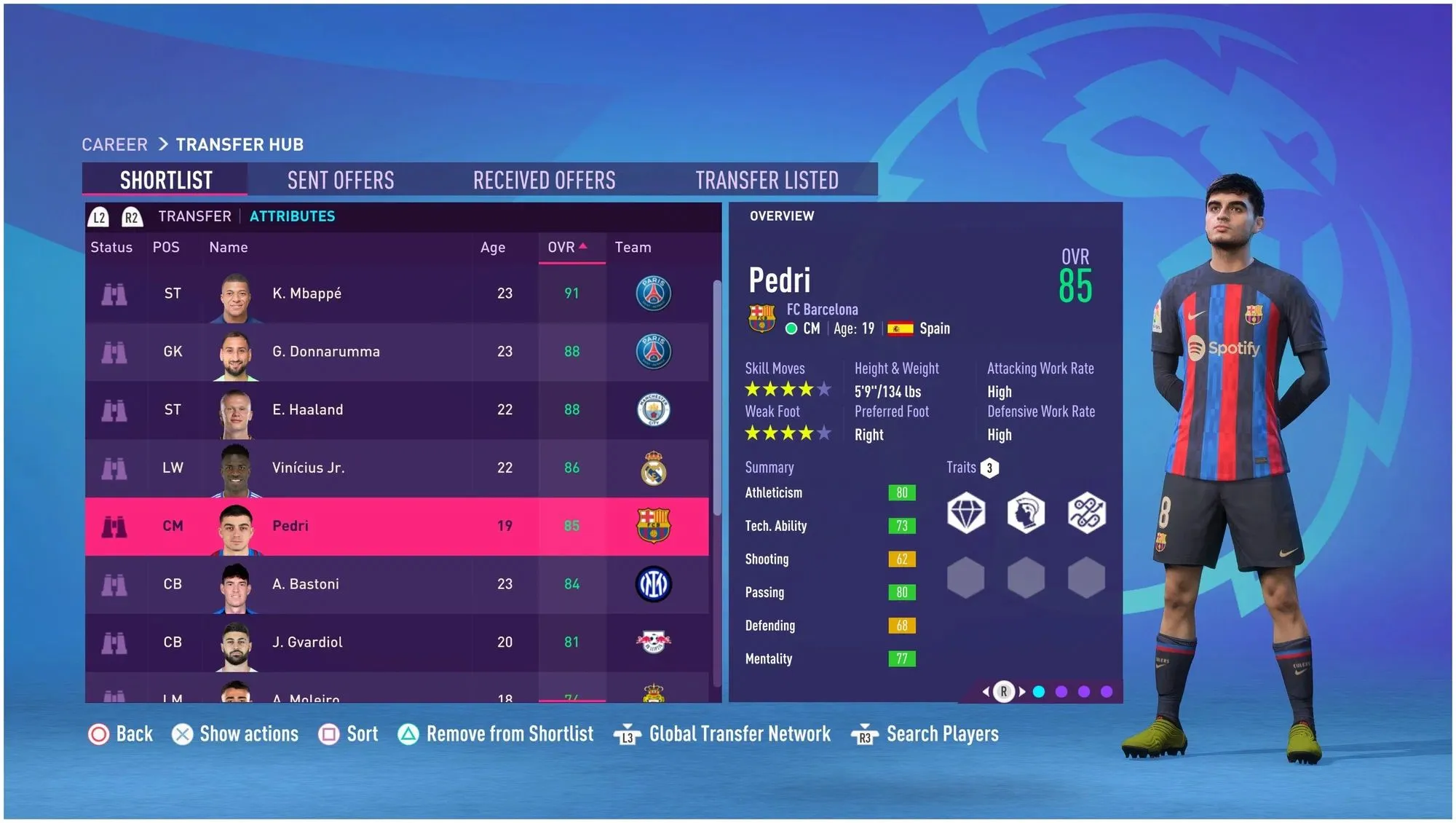The height and width of the screenshot is (823, 1456).
Task: Switch to the Attributes sub-tab
Action: point(292,216)
